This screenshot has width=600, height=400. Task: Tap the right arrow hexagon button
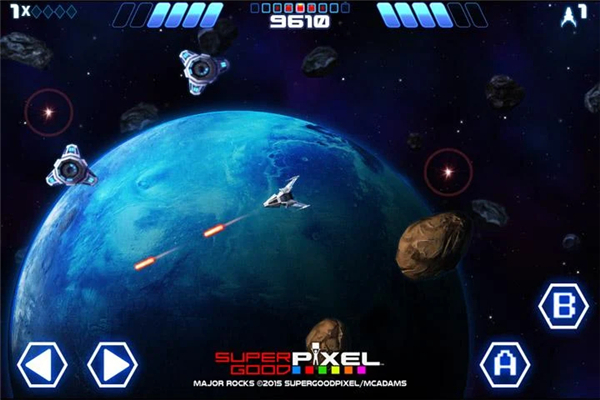point(112,365)
